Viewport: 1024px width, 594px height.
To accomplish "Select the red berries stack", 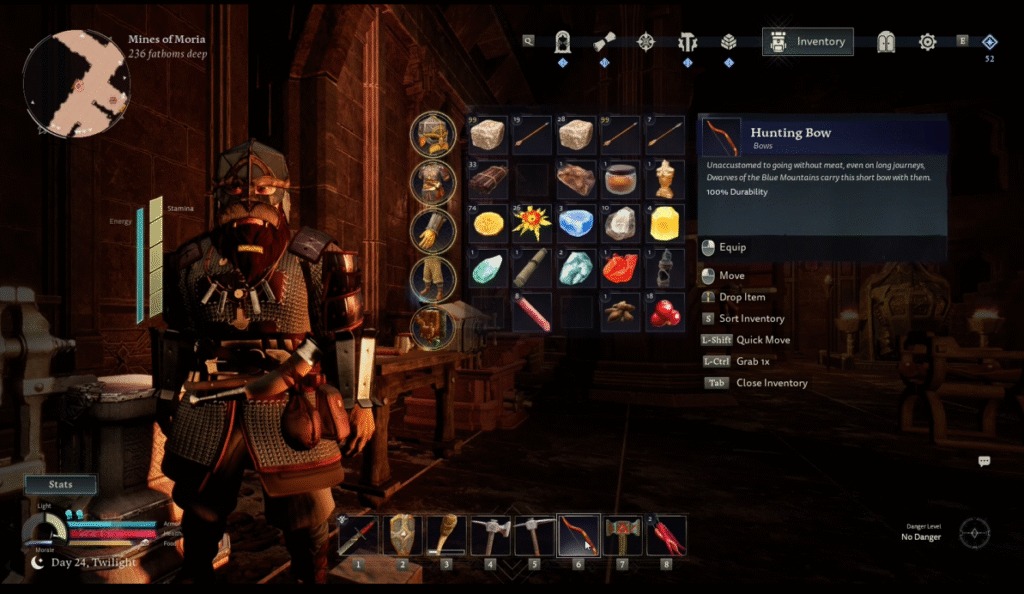I will click(x=665, y=312).
